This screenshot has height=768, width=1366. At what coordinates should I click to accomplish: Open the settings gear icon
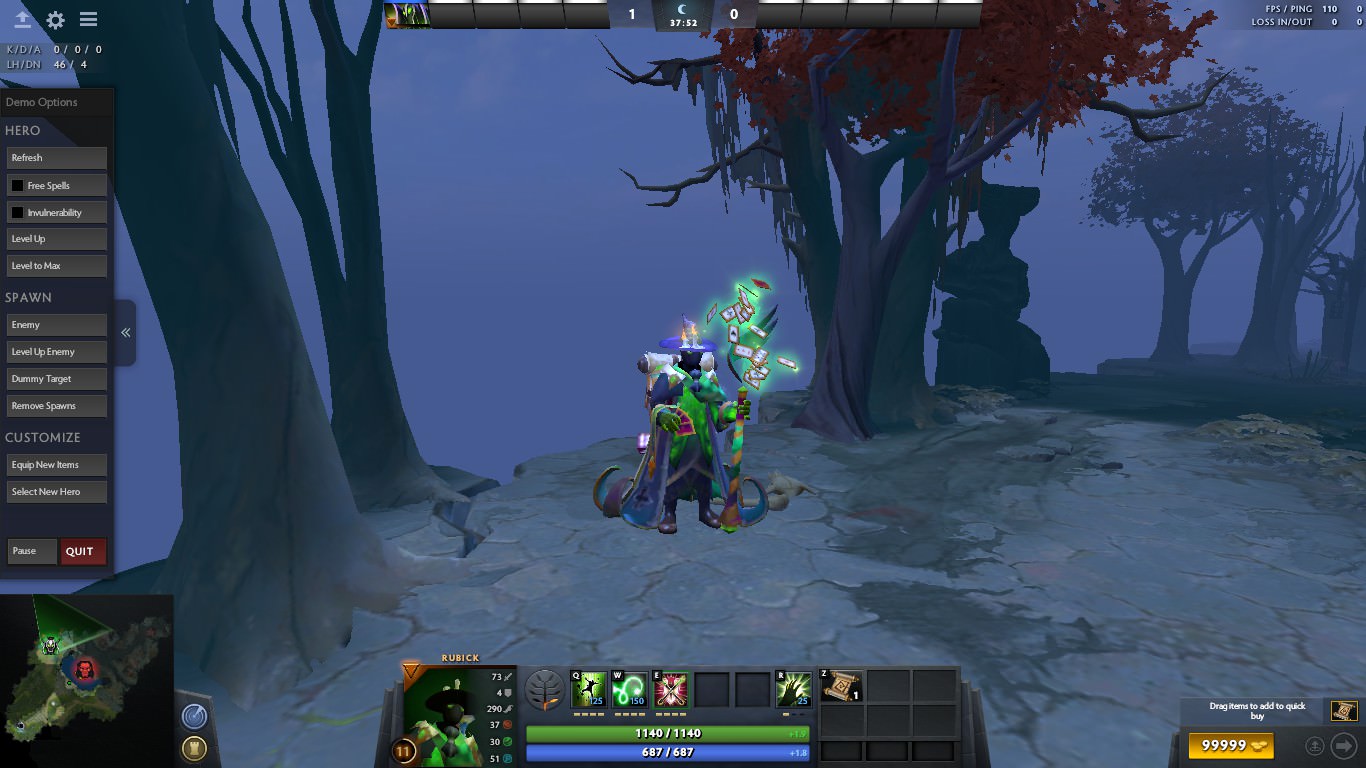(57, 19)
